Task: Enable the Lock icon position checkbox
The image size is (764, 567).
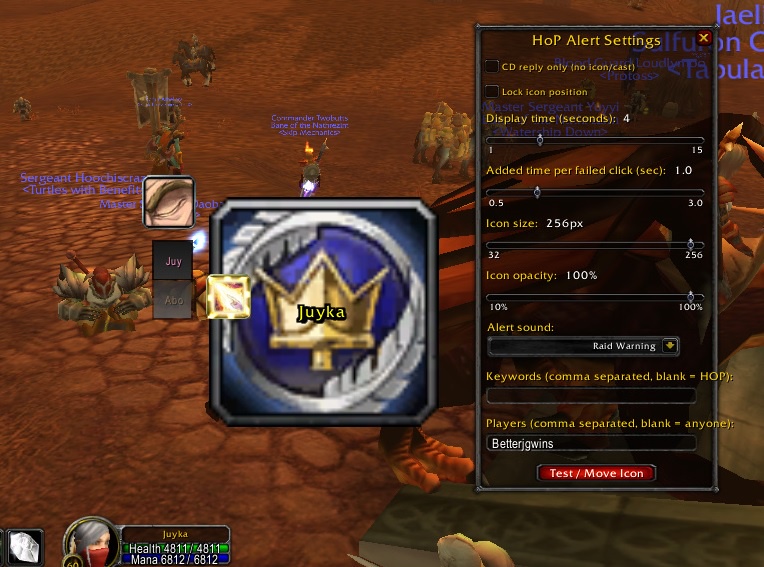Action: [x=492, y=92]
